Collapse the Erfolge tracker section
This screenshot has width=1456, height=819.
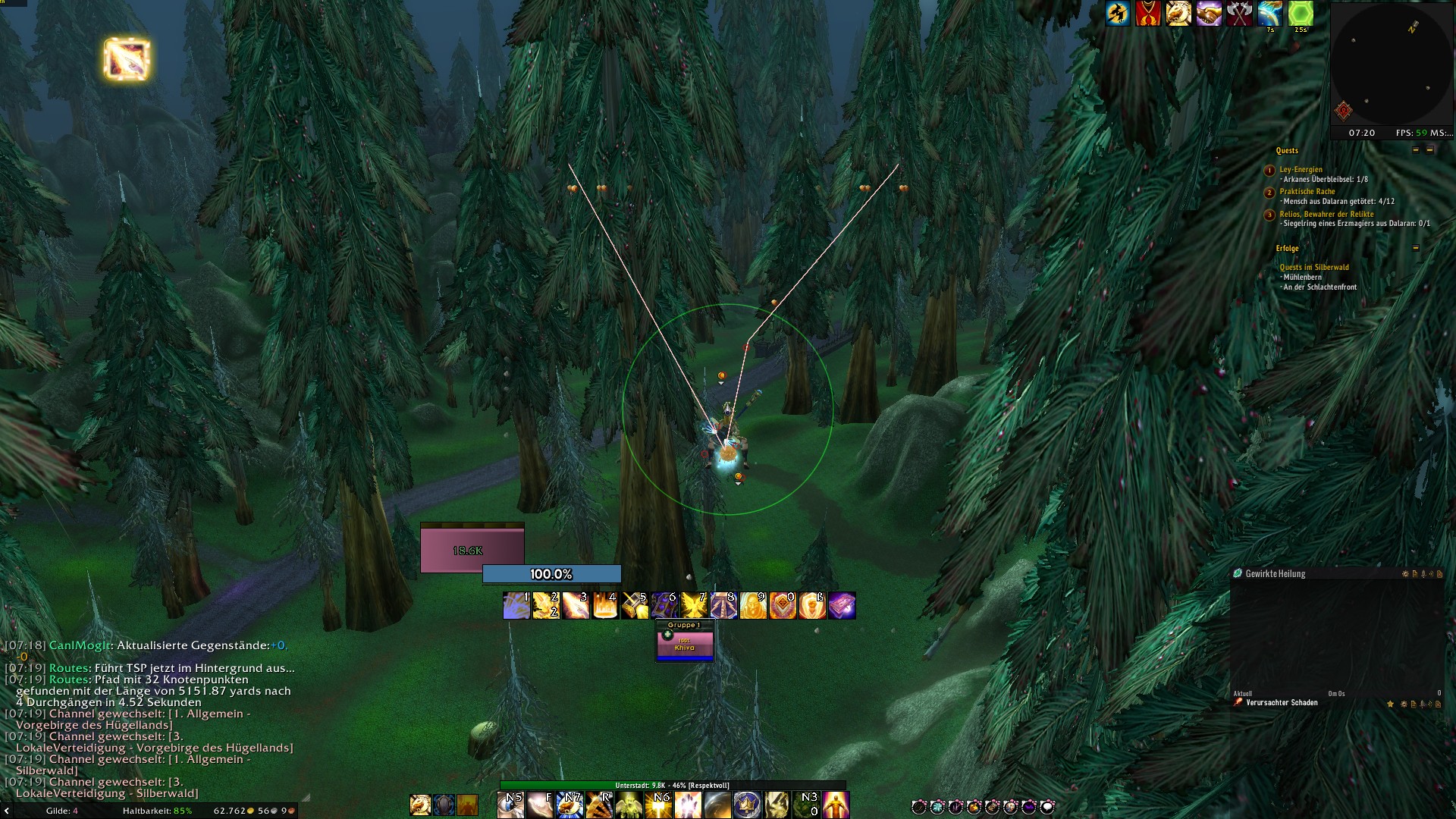click(x=1415, y=248)
